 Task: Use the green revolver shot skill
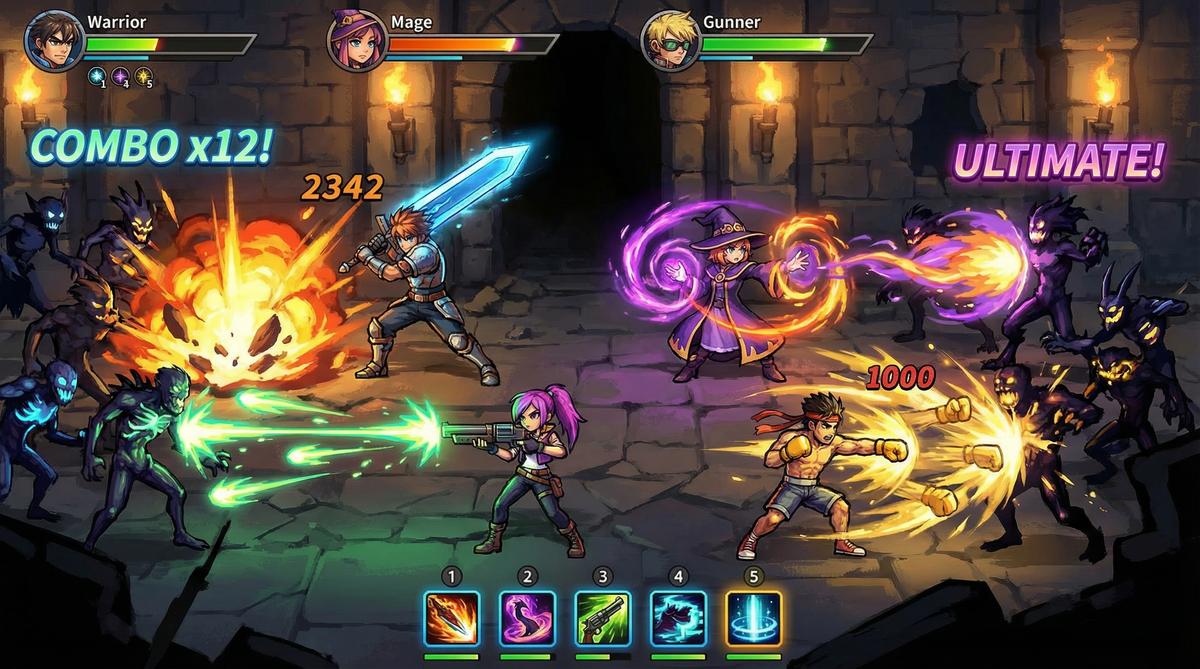click(x=603, y=618)
